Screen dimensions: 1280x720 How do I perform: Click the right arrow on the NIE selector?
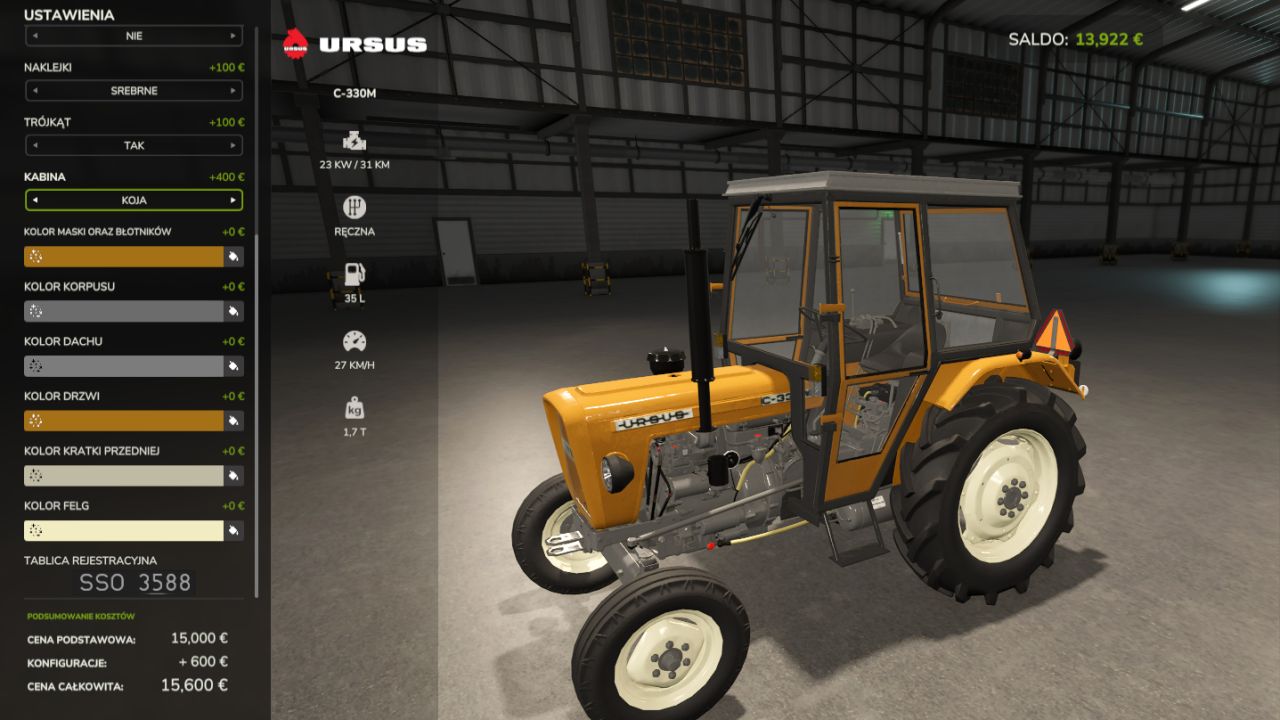(x=233, y=36)
